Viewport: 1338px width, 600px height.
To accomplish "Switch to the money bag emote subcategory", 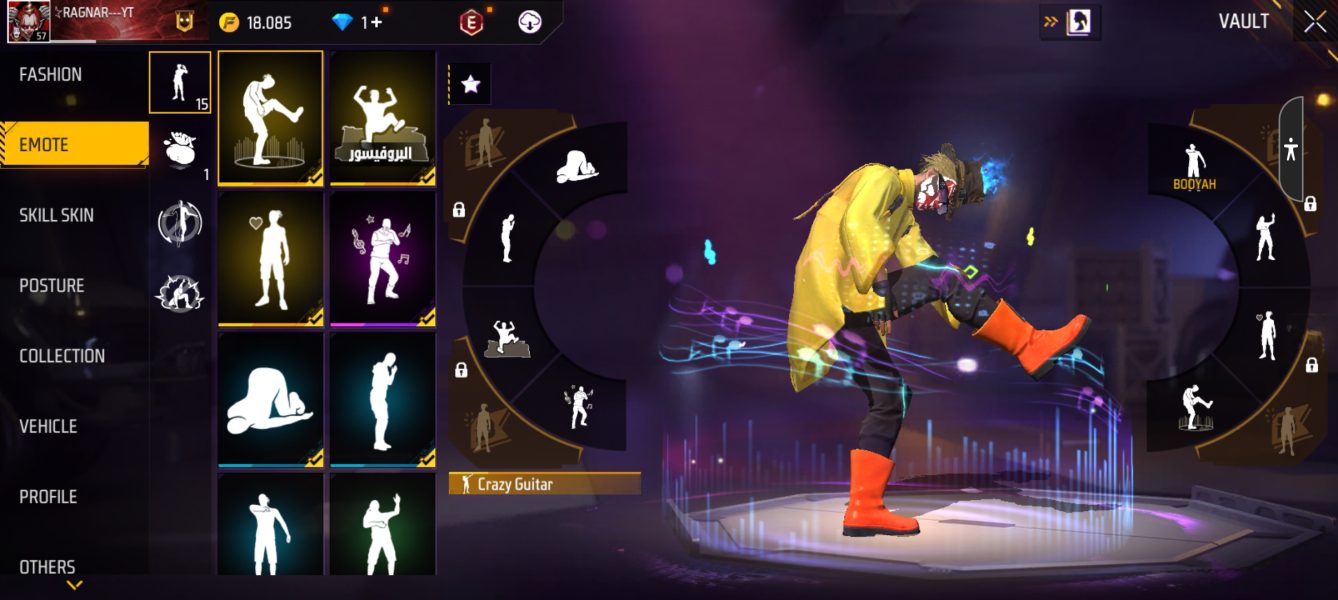I will pyautogui.click(x=180, y=151).
